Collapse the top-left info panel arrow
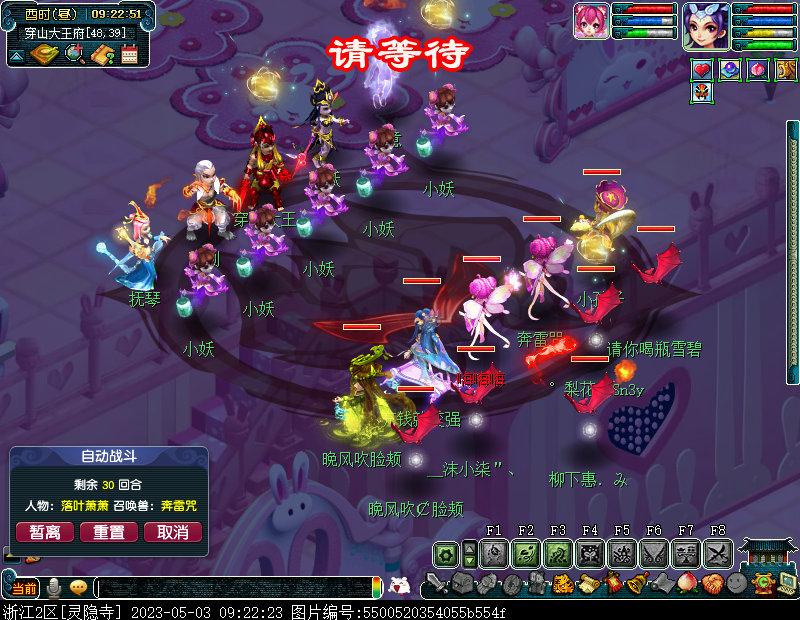The height and width of the screenshot is (620, 800). (x=16, y=57)
